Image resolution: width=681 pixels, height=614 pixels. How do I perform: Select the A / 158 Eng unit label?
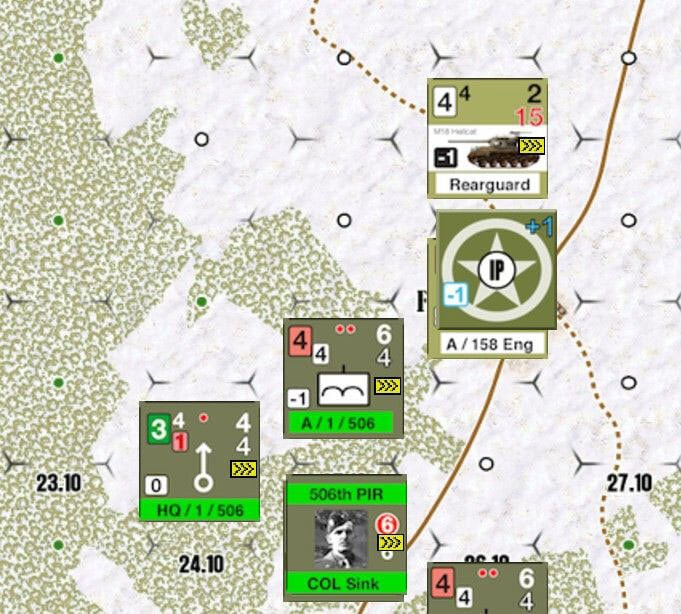[493, 345]
